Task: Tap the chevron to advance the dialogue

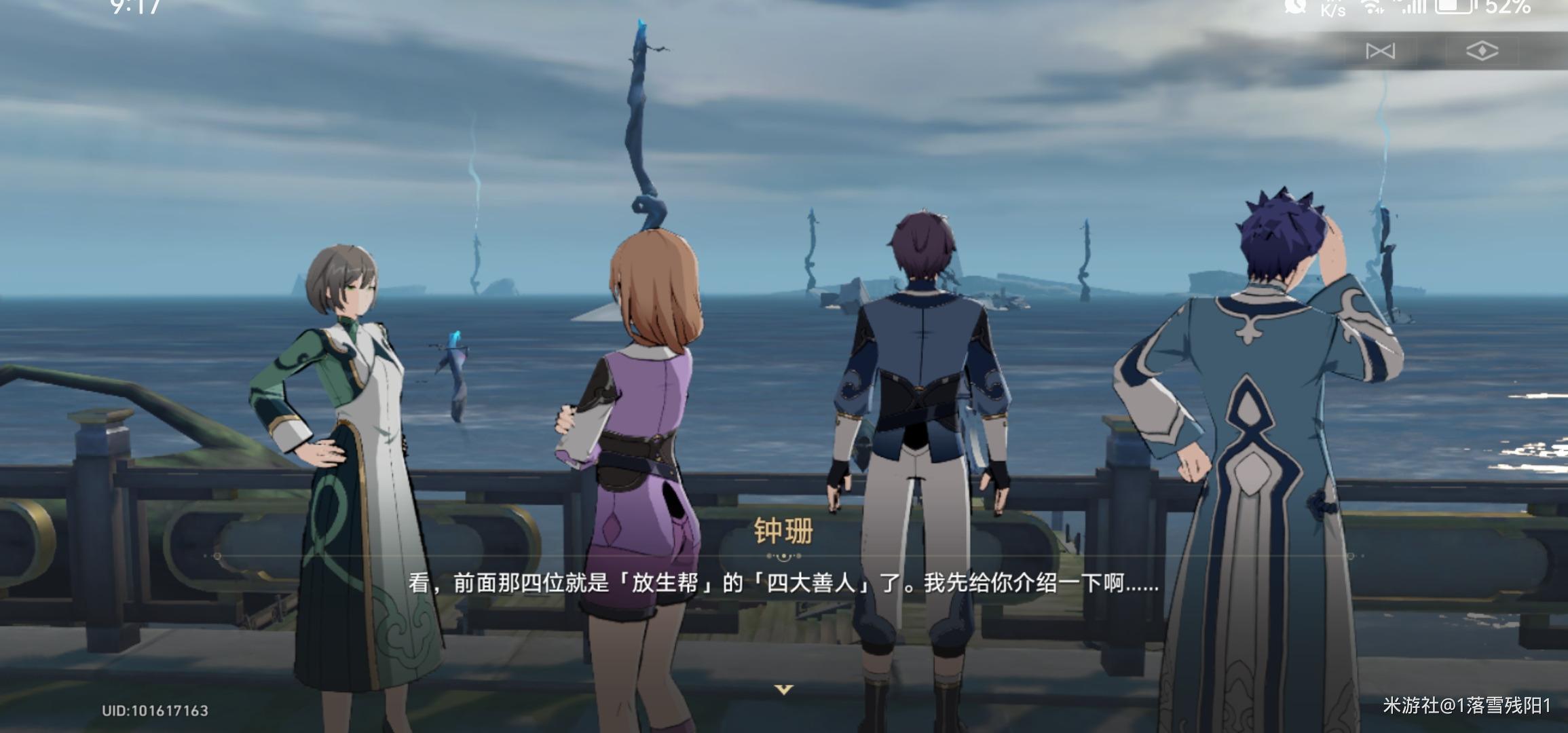Action: click(783, 688)
